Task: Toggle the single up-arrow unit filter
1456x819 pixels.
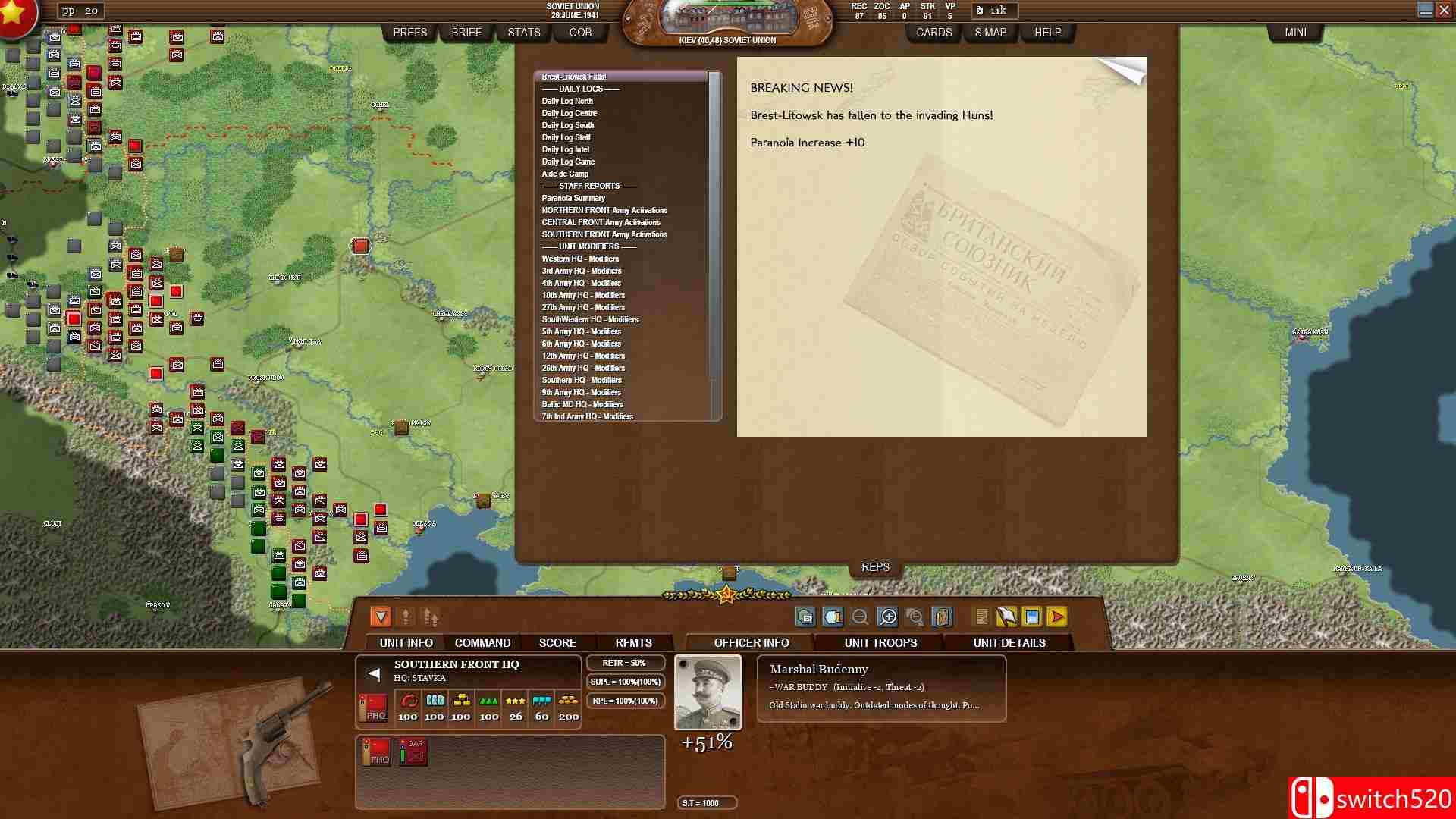Action: point(407,618)
